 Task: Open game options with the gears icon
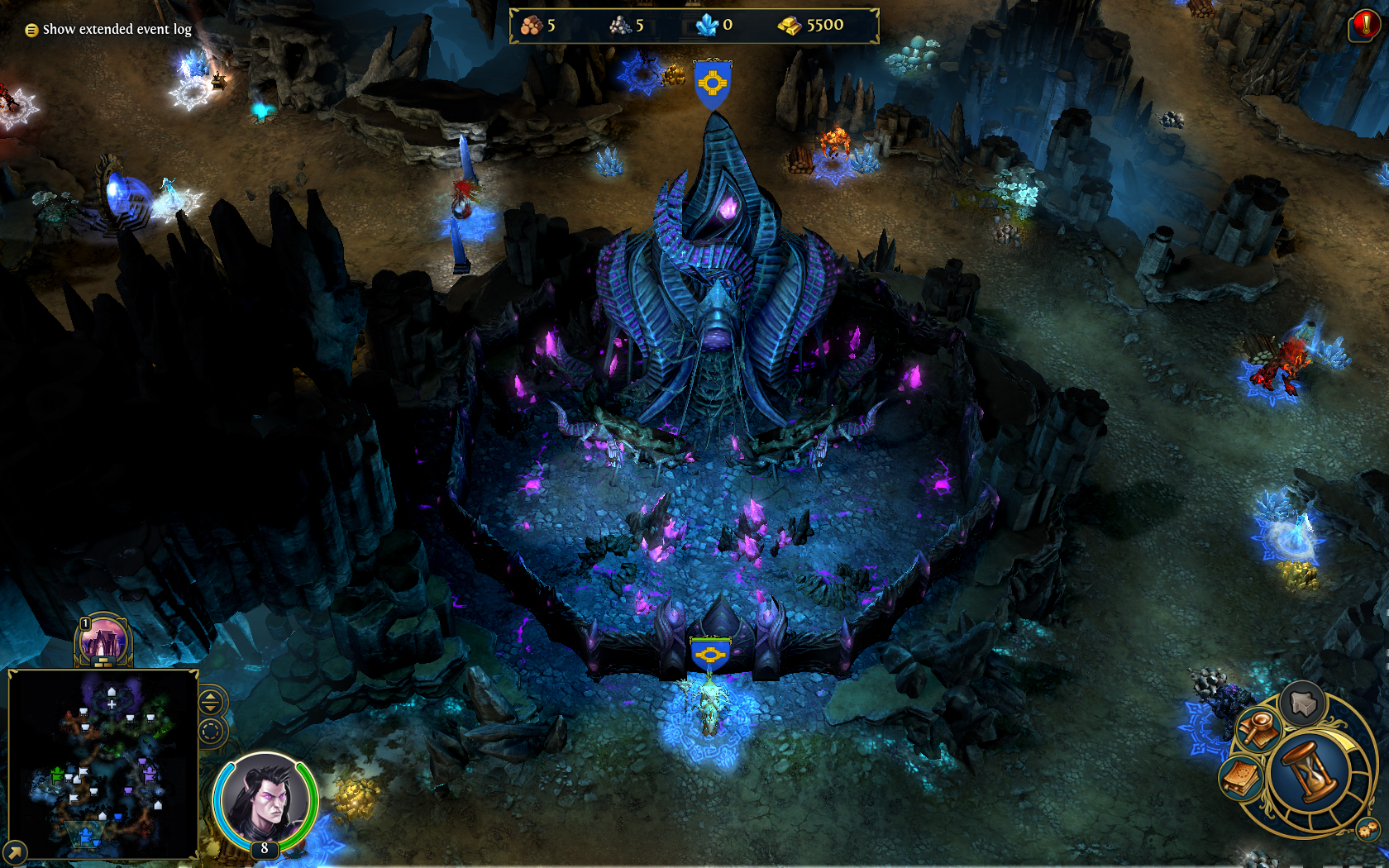click(x=1367, y=829)
